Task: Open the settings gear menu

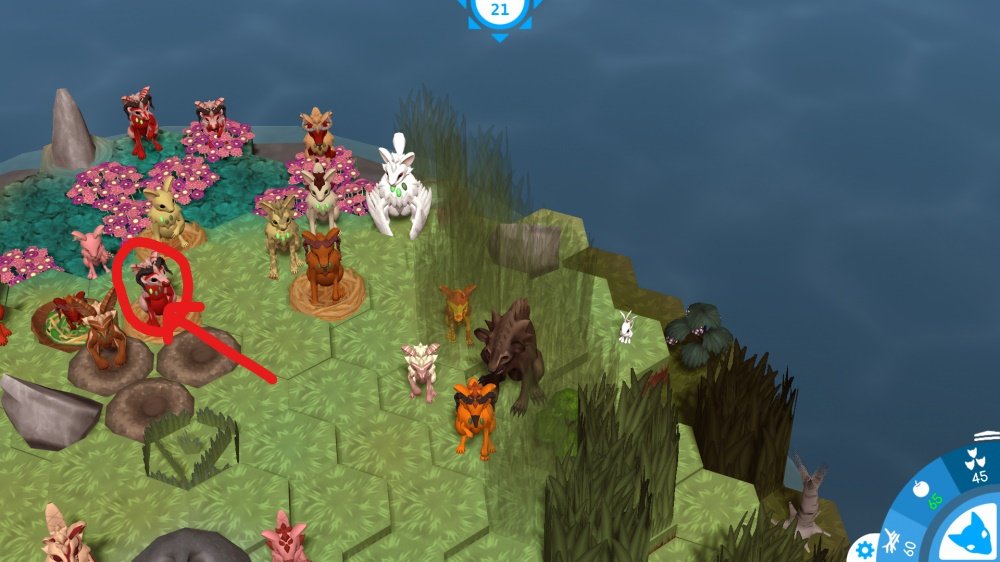Action: click(x=865, y=548)
